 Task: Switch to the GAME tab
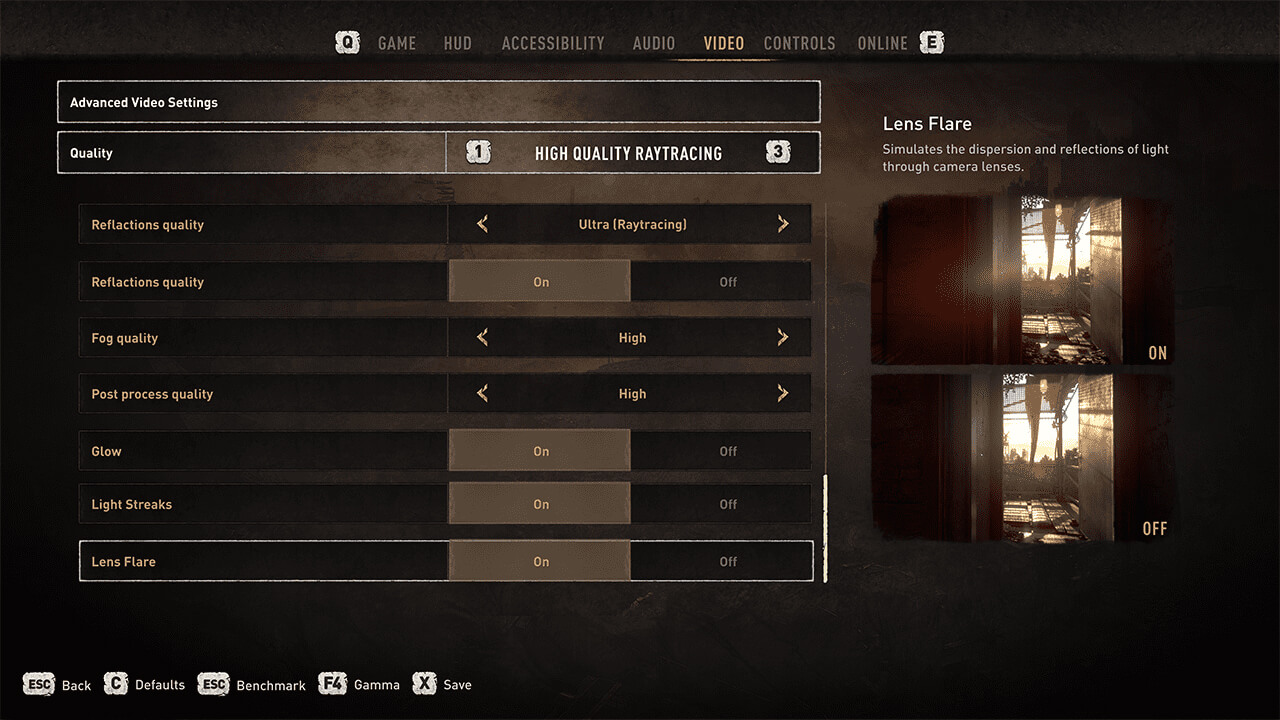tap(397, 43)
